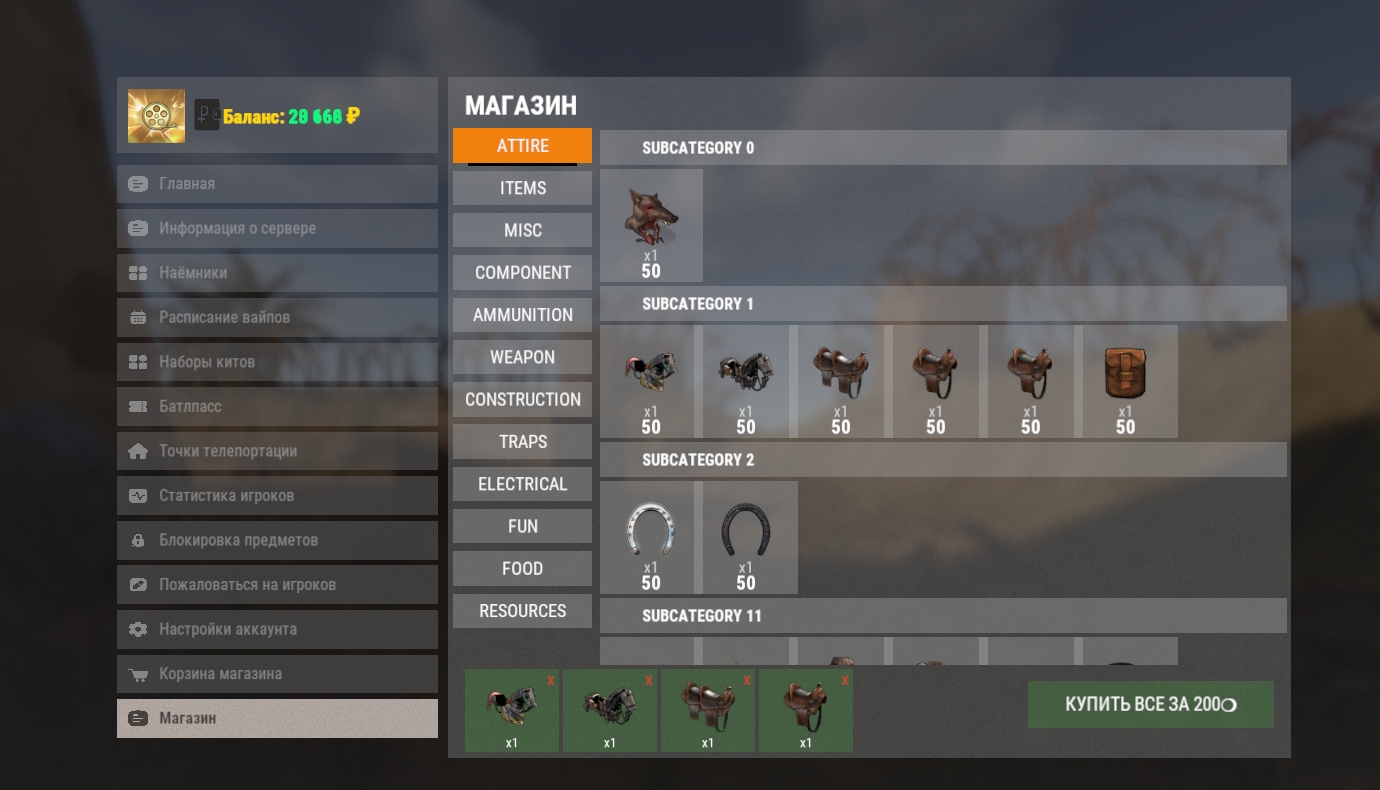Image resolution: width=1380 pixels, height=790 pixels.
Task: Buy all items for 200
Action: point(1150,704)
